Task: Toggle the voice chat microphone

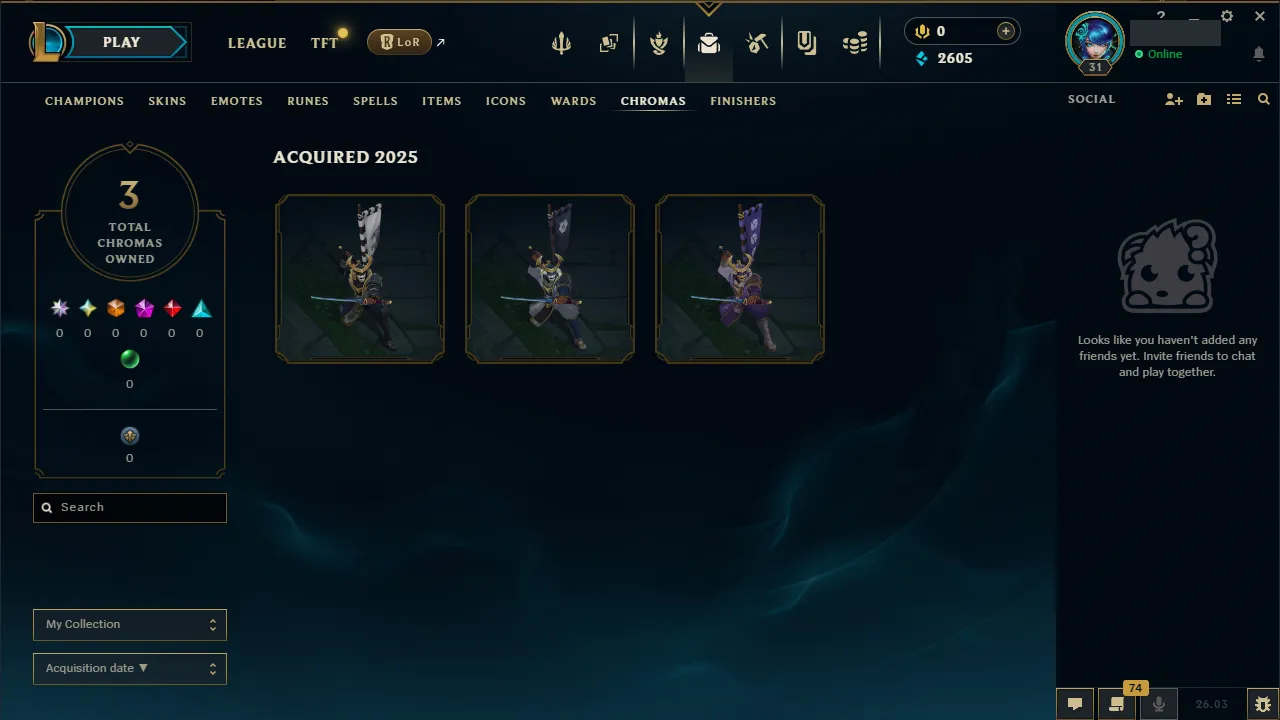Action: pyautogui.click(x=1159, y=705)
